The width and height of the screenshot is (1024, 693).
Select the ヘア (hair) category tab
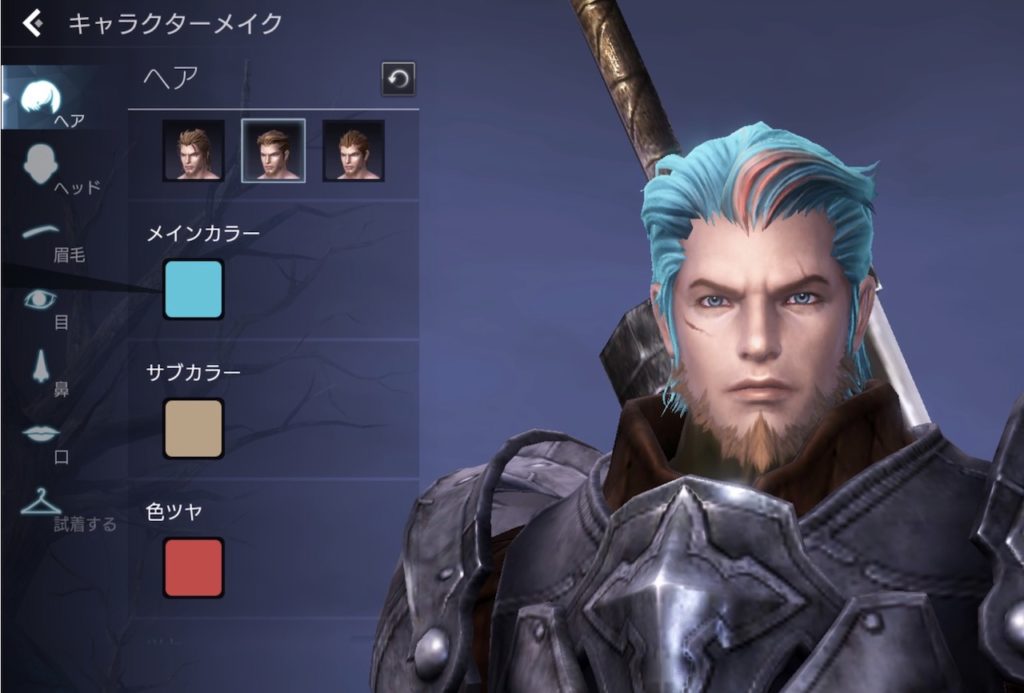click(48, 101)
